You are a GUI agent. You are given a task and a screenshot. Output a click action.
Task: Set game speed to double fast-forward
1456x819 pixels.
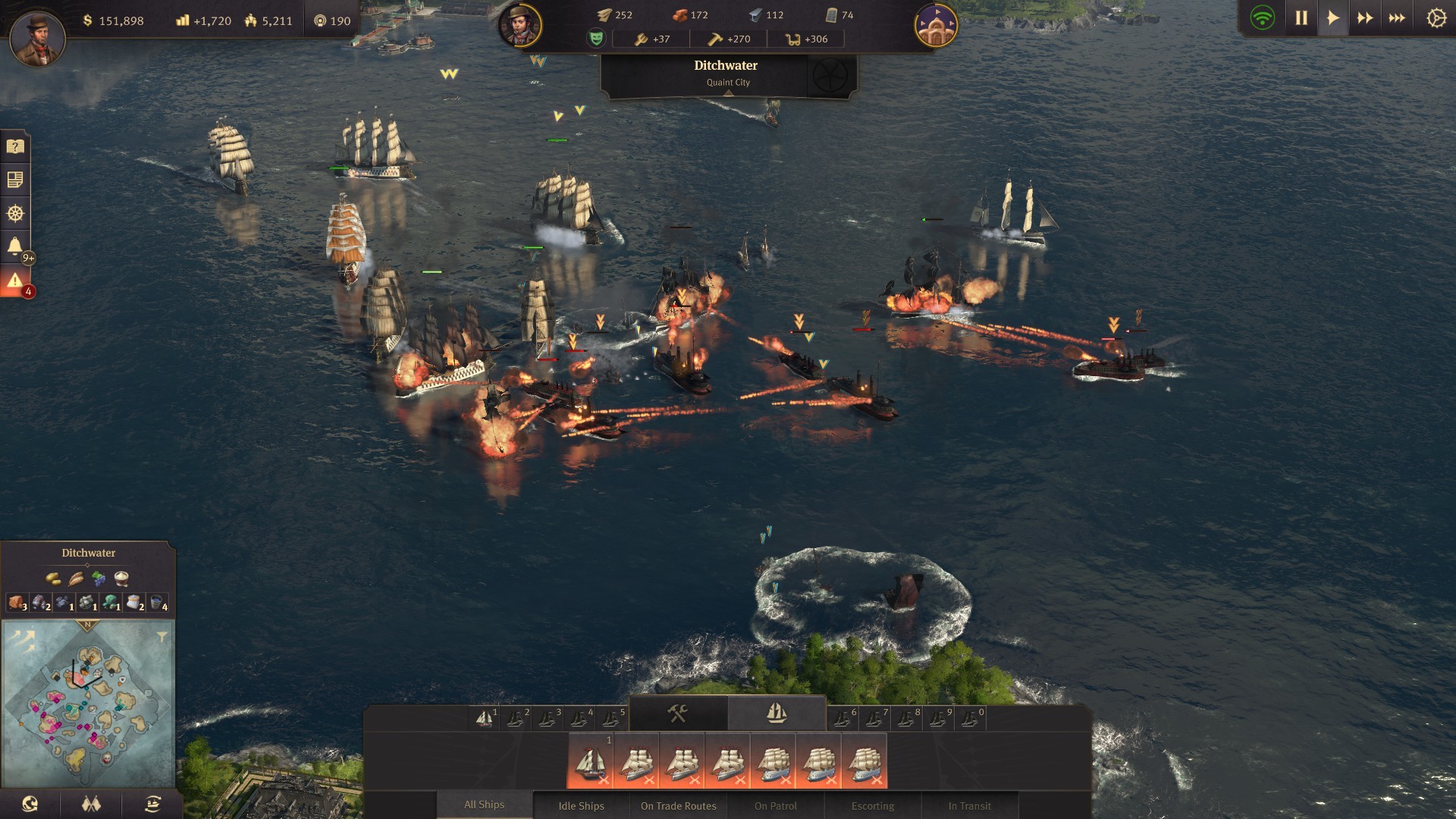click(1365, 18)
